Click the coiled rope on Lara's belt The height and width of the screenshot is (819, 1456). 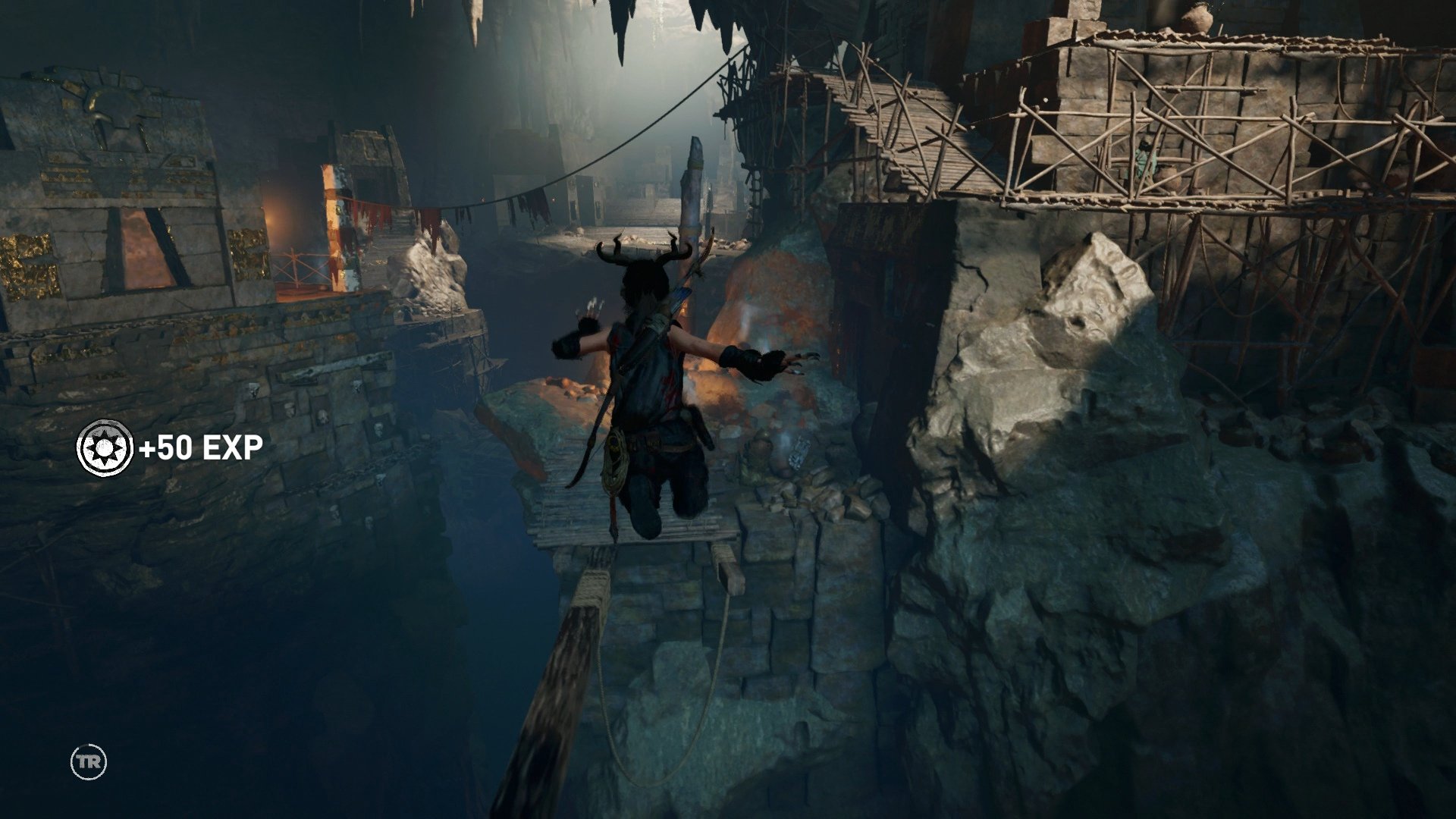[613, 455]
